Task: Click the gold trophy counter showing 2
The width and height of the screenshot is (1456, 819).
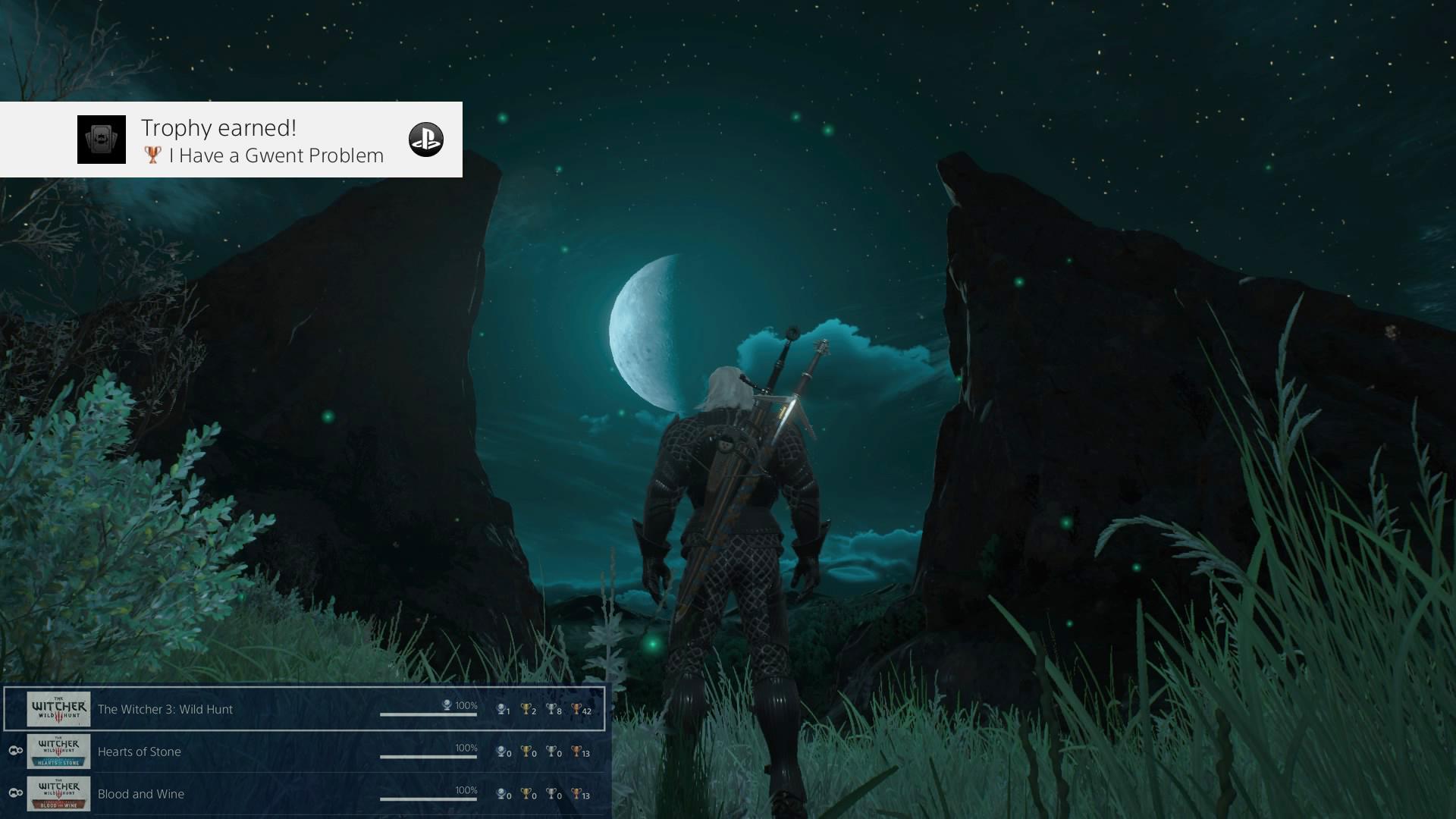Action: (527, 710)
